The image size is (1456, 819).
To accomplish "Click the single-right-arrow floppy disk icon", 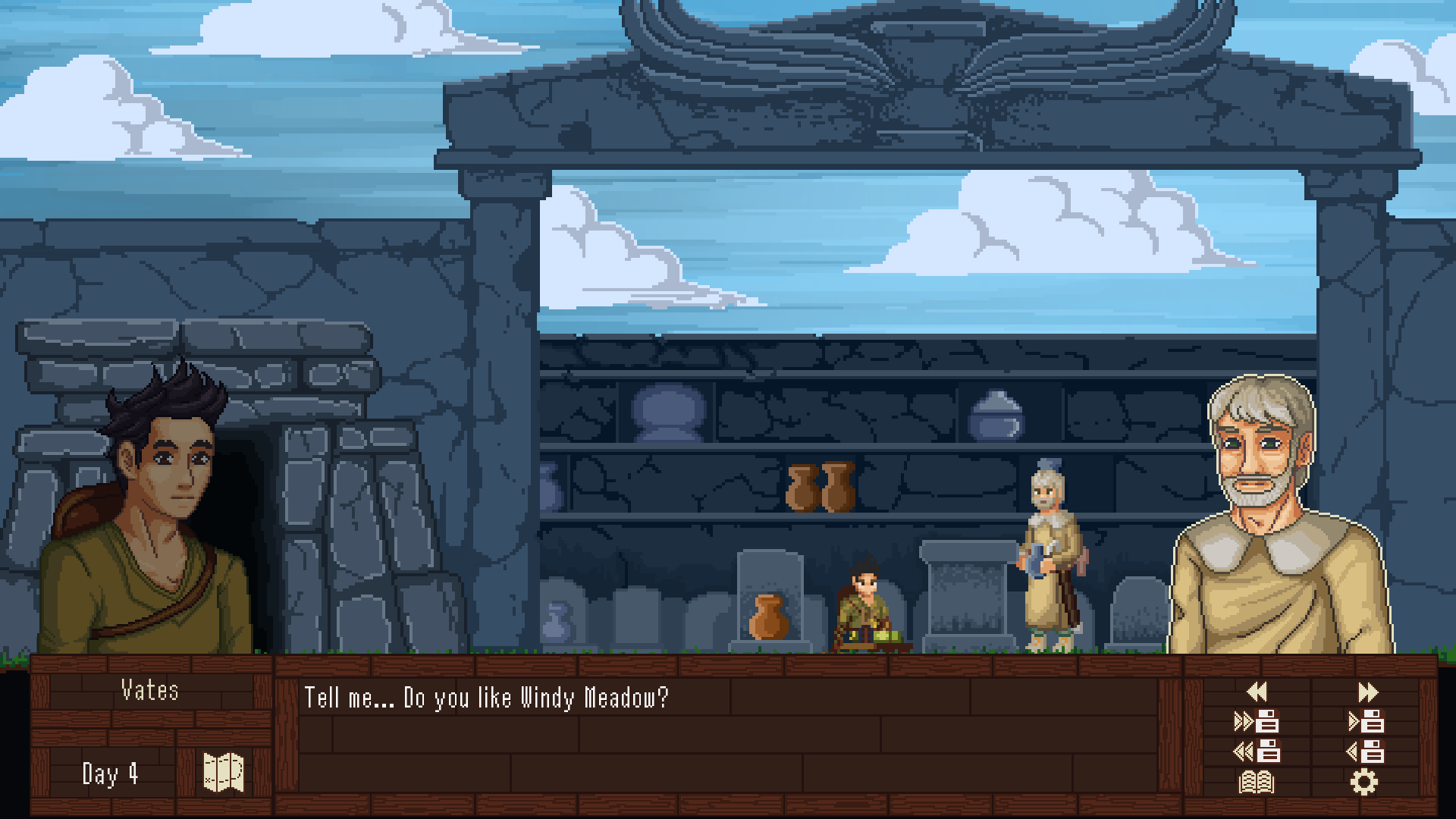I will click(x=1366, y=721).
